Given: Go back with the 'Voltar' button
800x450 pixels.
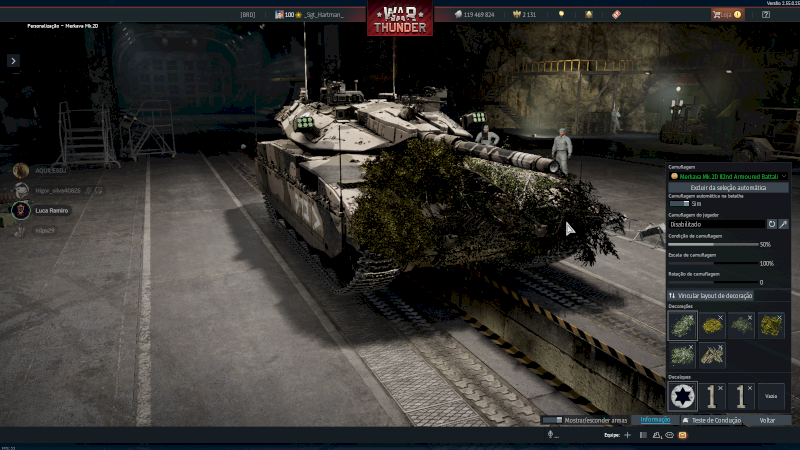Looking at the screenshot, I should coord(767,420).
